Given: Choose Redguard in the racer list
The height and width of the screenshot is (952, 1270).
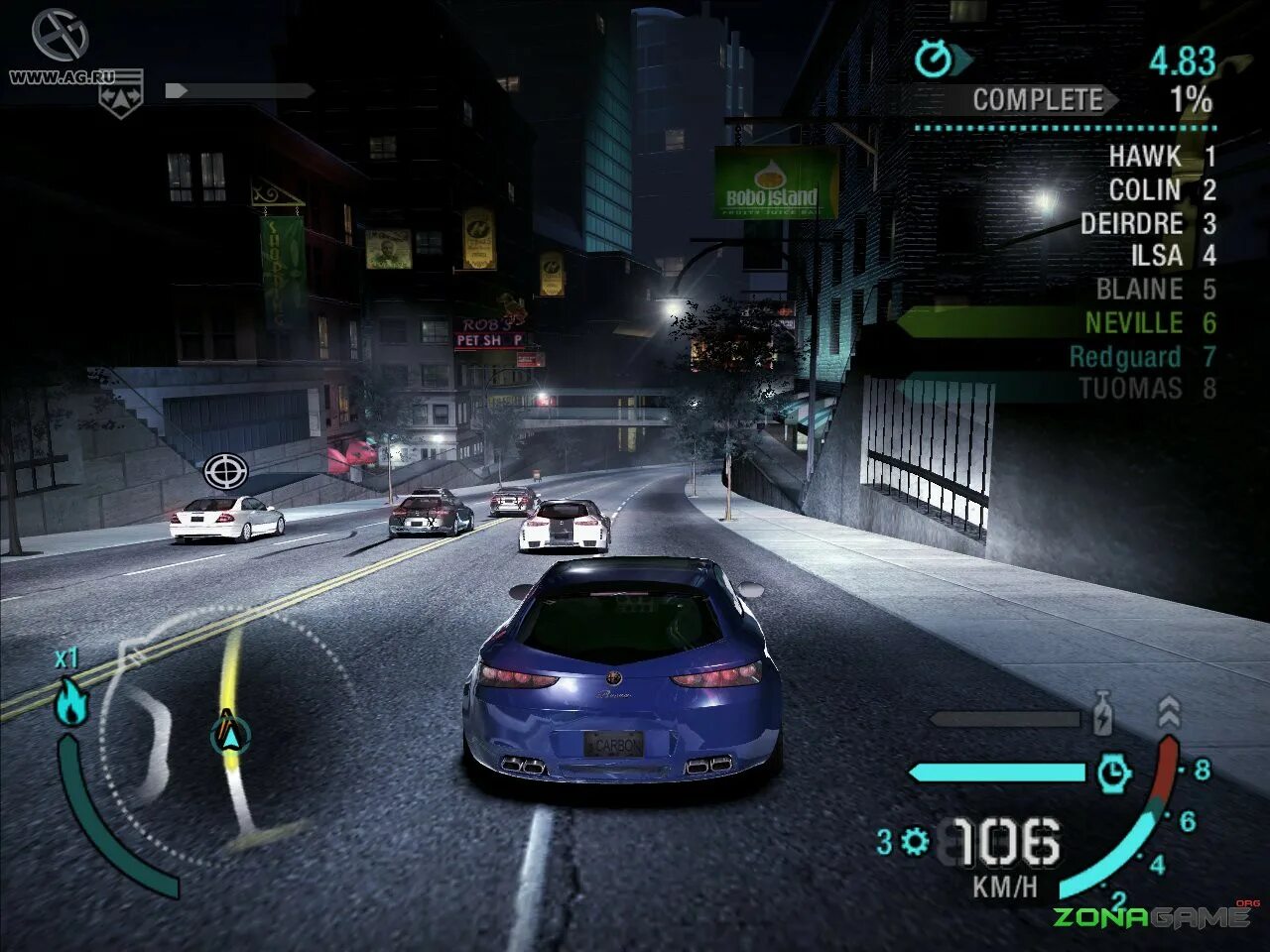Looking at the screenshot, I should (1125, 357).
